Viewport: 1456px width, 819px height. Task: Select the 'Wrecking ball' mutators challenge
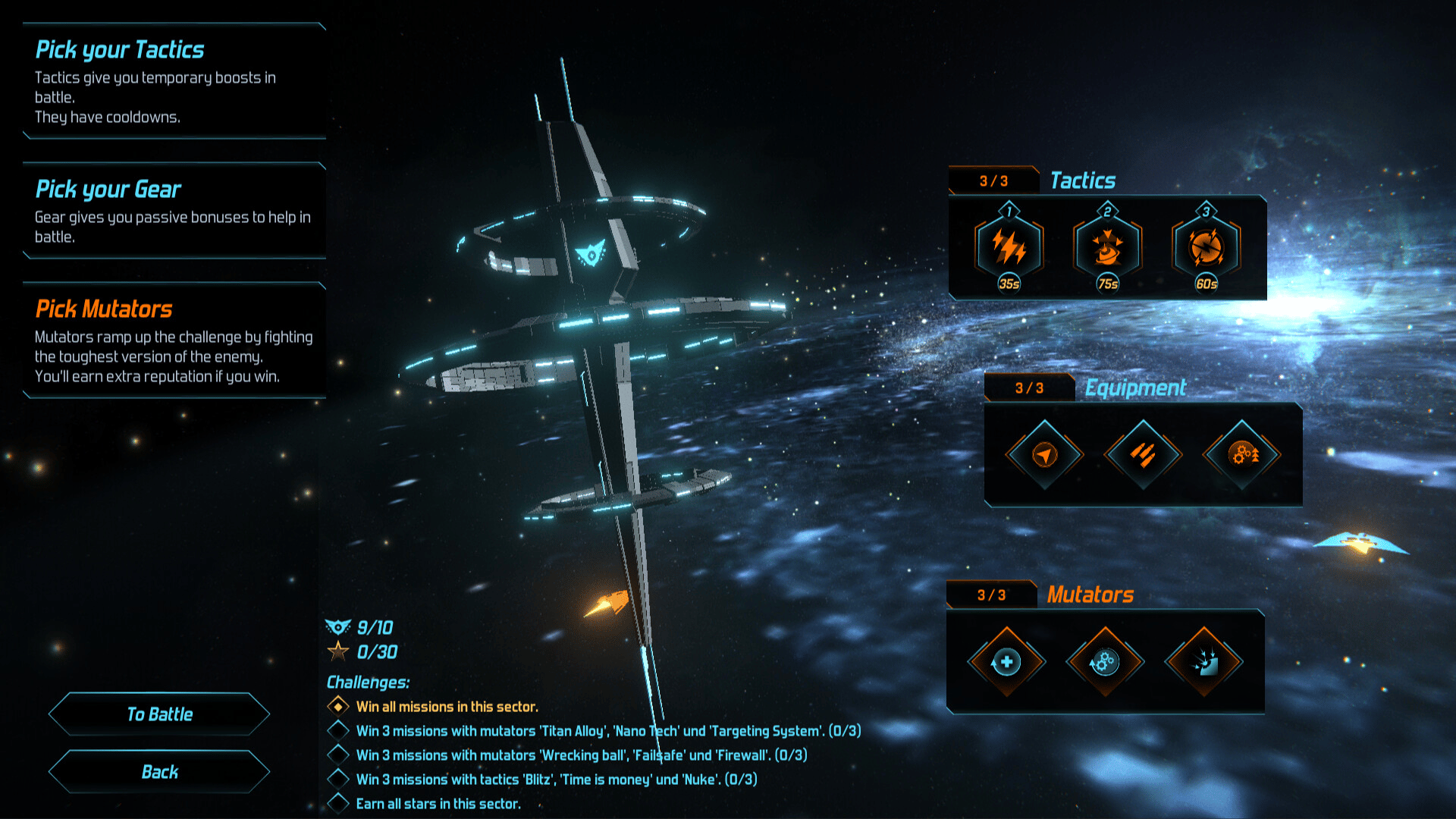tap(581, 755)
